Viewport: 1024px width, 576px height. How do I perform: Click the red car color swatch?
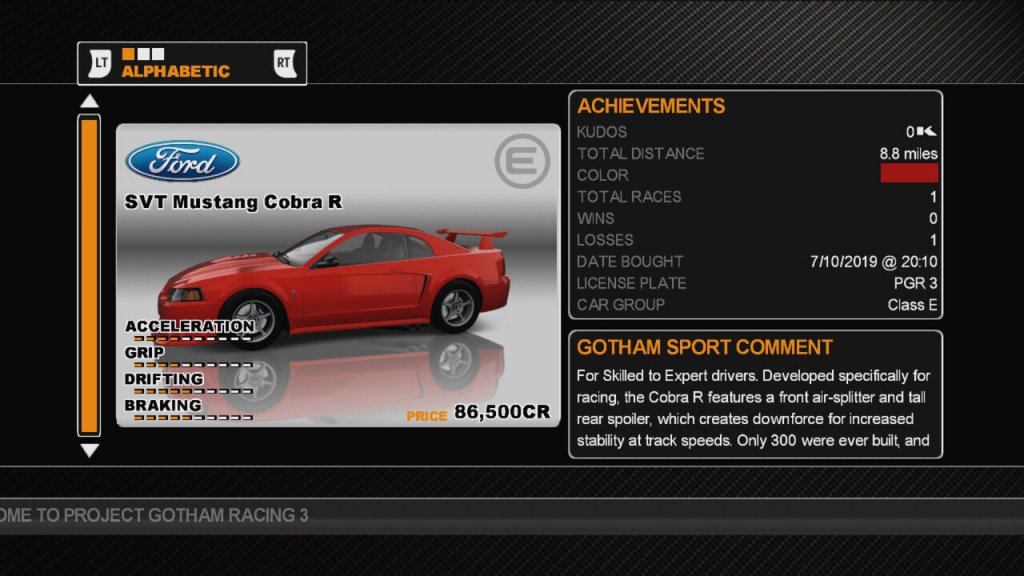point(908,174)
